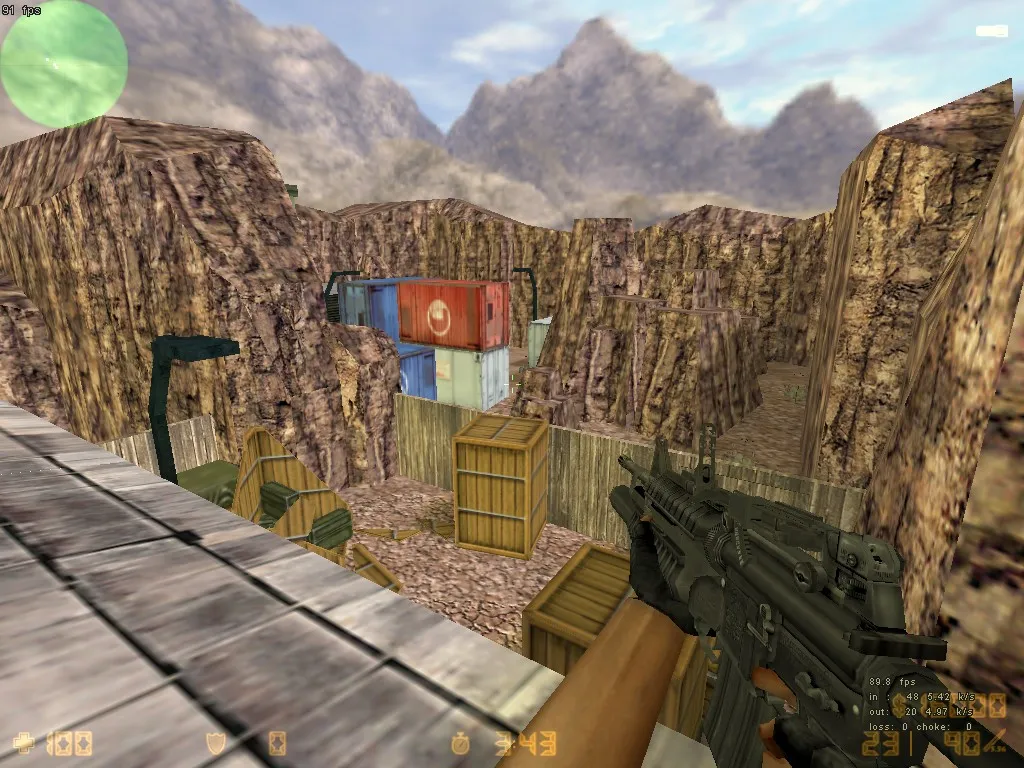The width and height of the screenshot is (1024, 768).
Task: Click the green circular radar
Action: coord(64,64)
